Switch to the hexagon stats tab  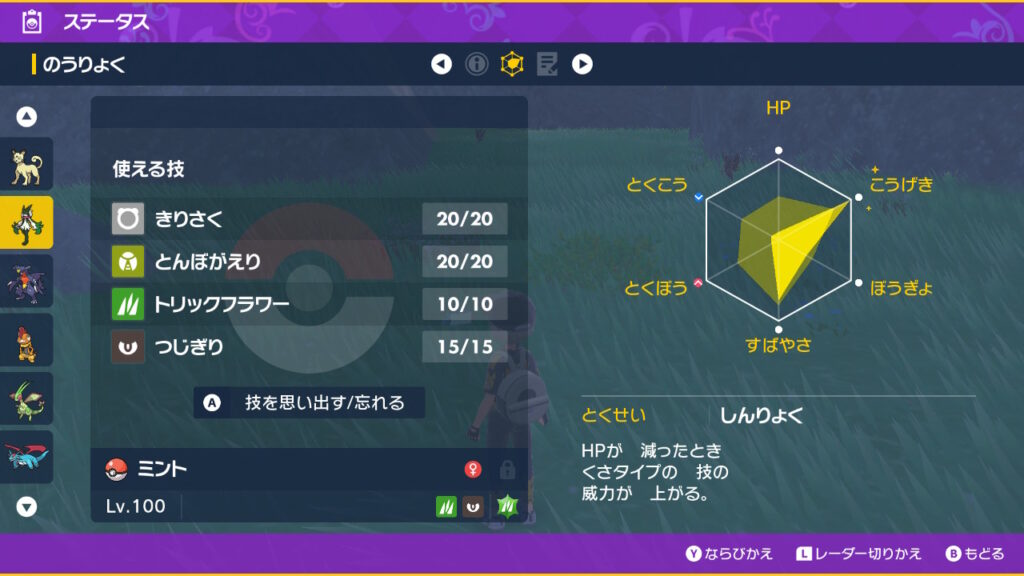click(x=512, y=65)
